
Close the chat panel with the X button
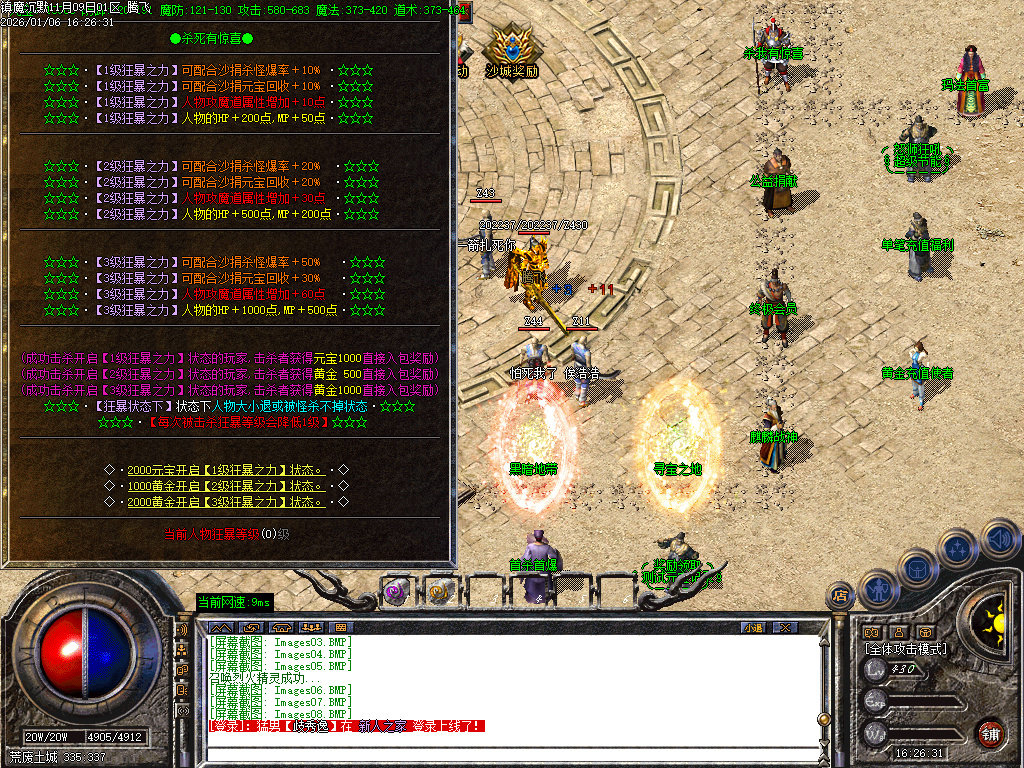(785, 627)
